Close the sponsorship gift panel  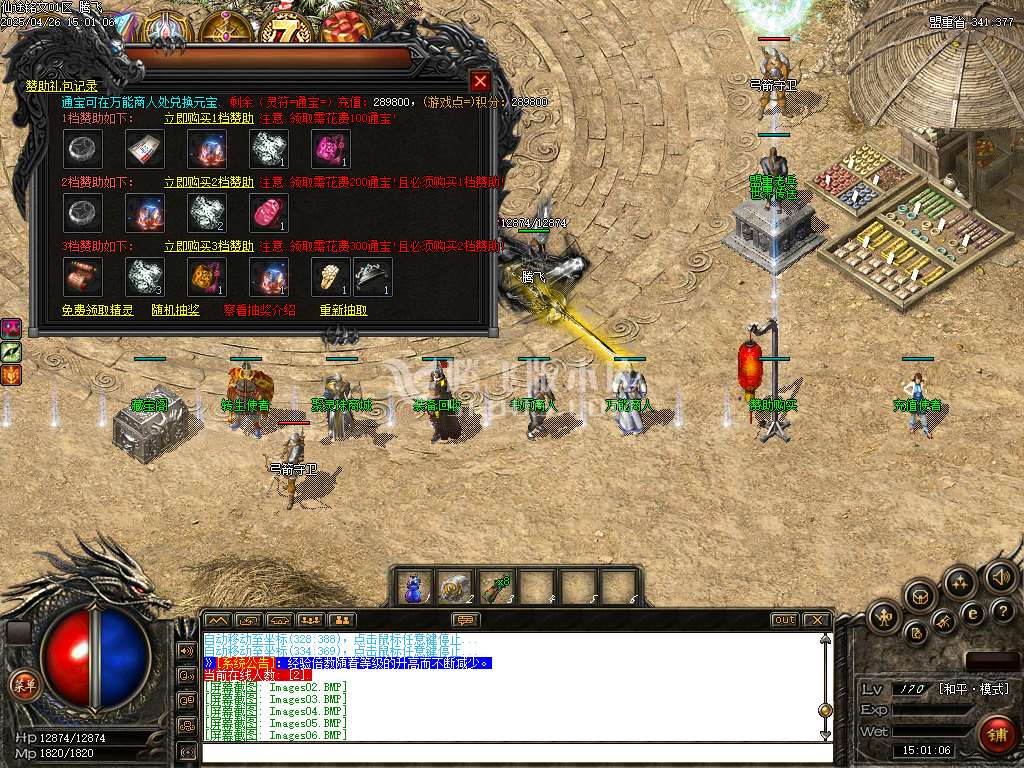coord(480,81)
